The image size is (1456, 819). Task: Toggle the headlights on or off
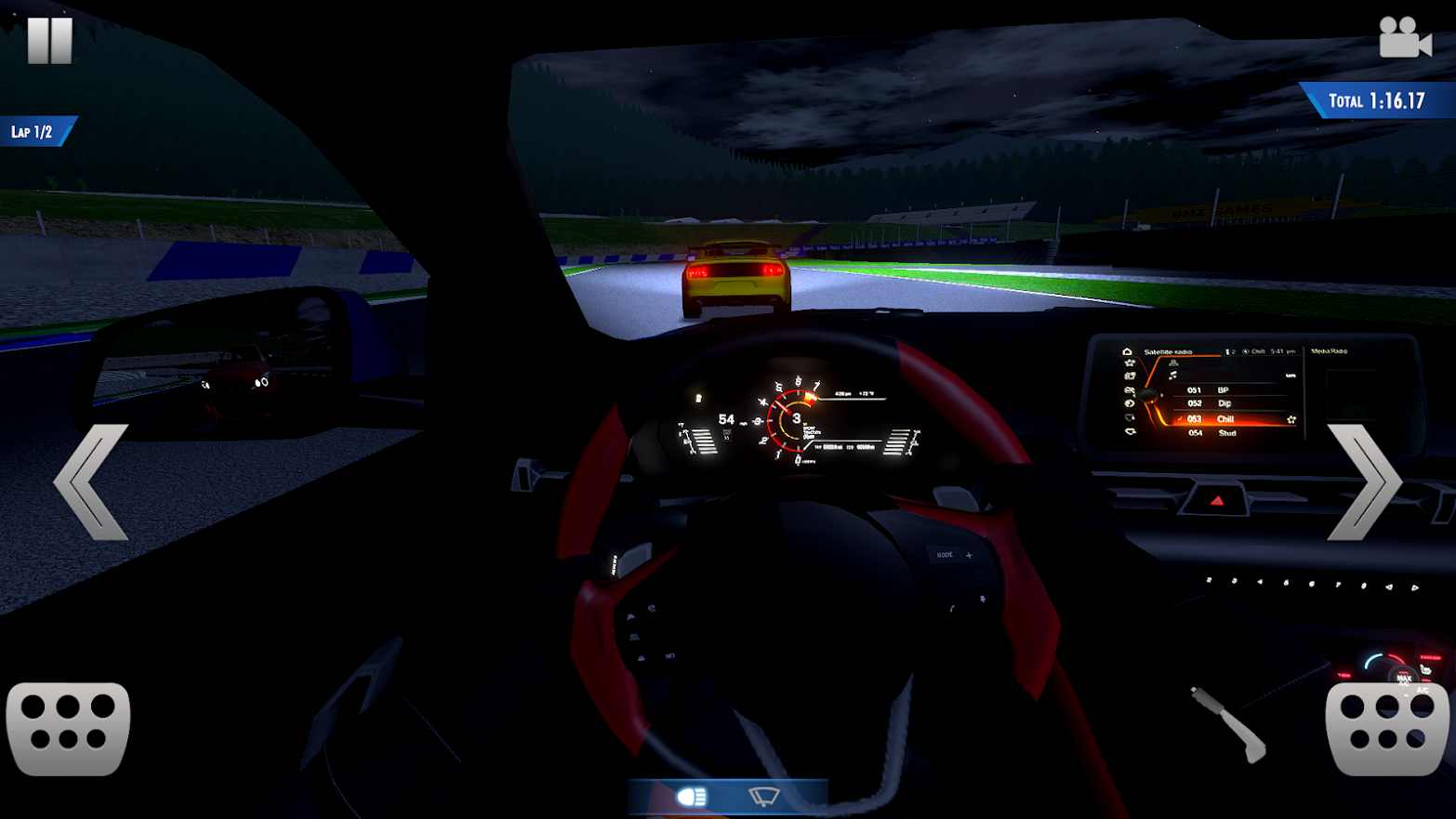693,795
